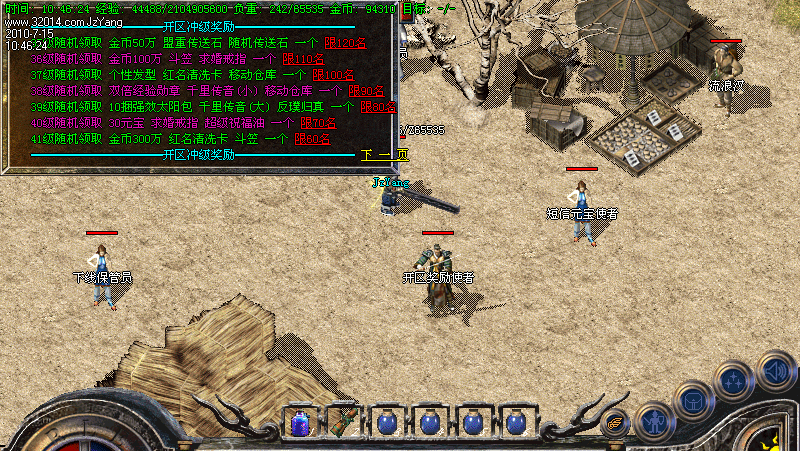Click the small orange wing button

click(x=616, y=421)
